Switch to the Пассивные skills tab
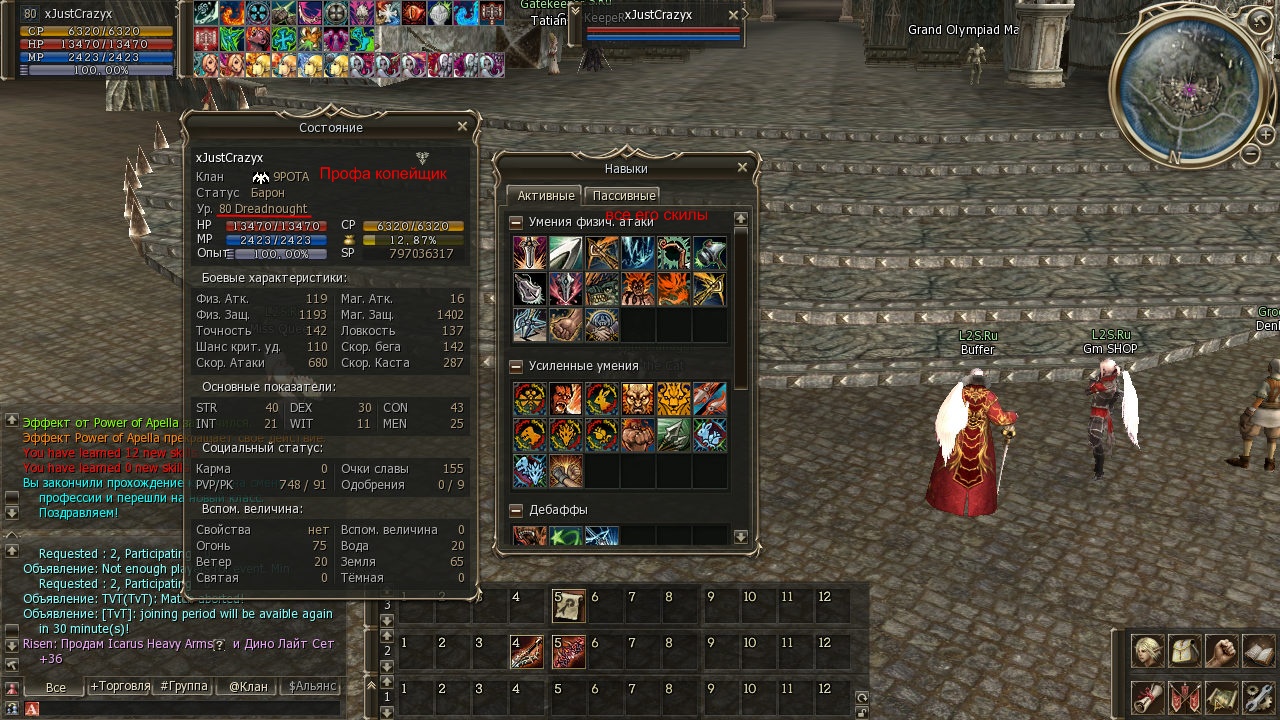 click(x=622, y=196)
